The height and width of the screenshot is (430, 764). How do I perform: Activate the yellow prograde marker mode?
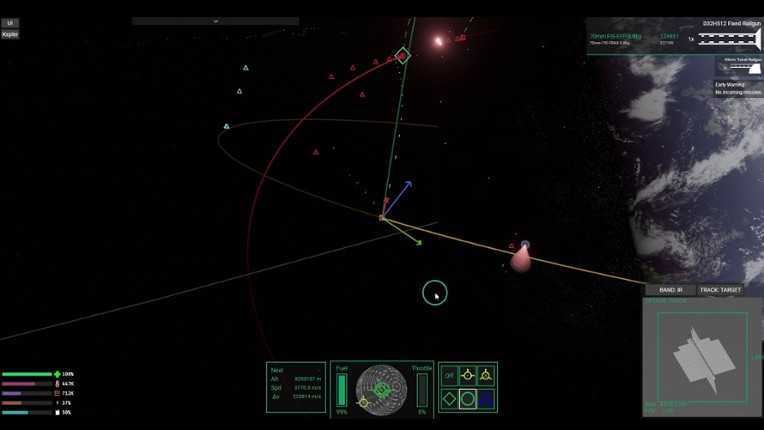(x=467, y=375)
